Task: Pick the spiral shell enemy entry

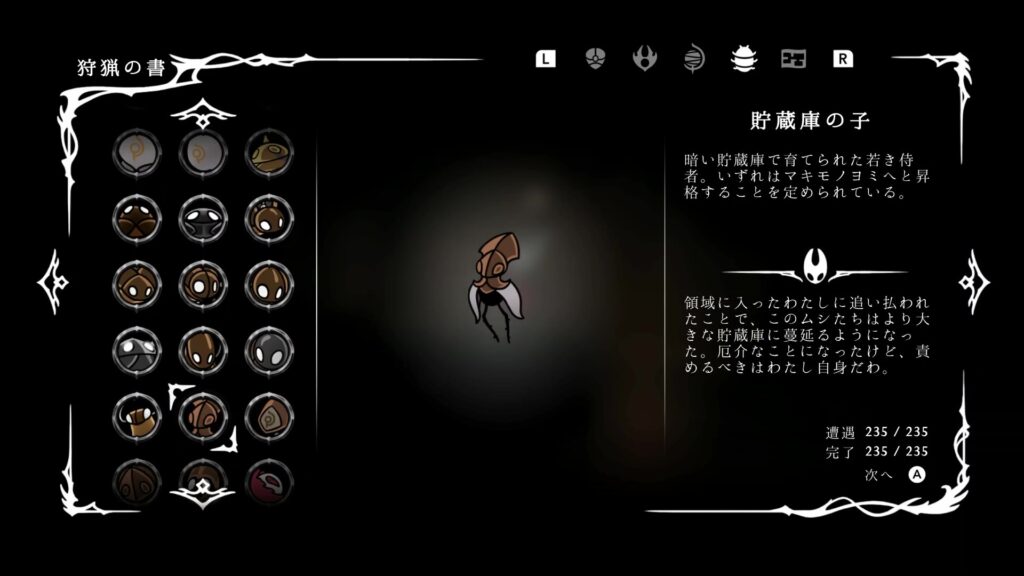Action: click(268, 415)
